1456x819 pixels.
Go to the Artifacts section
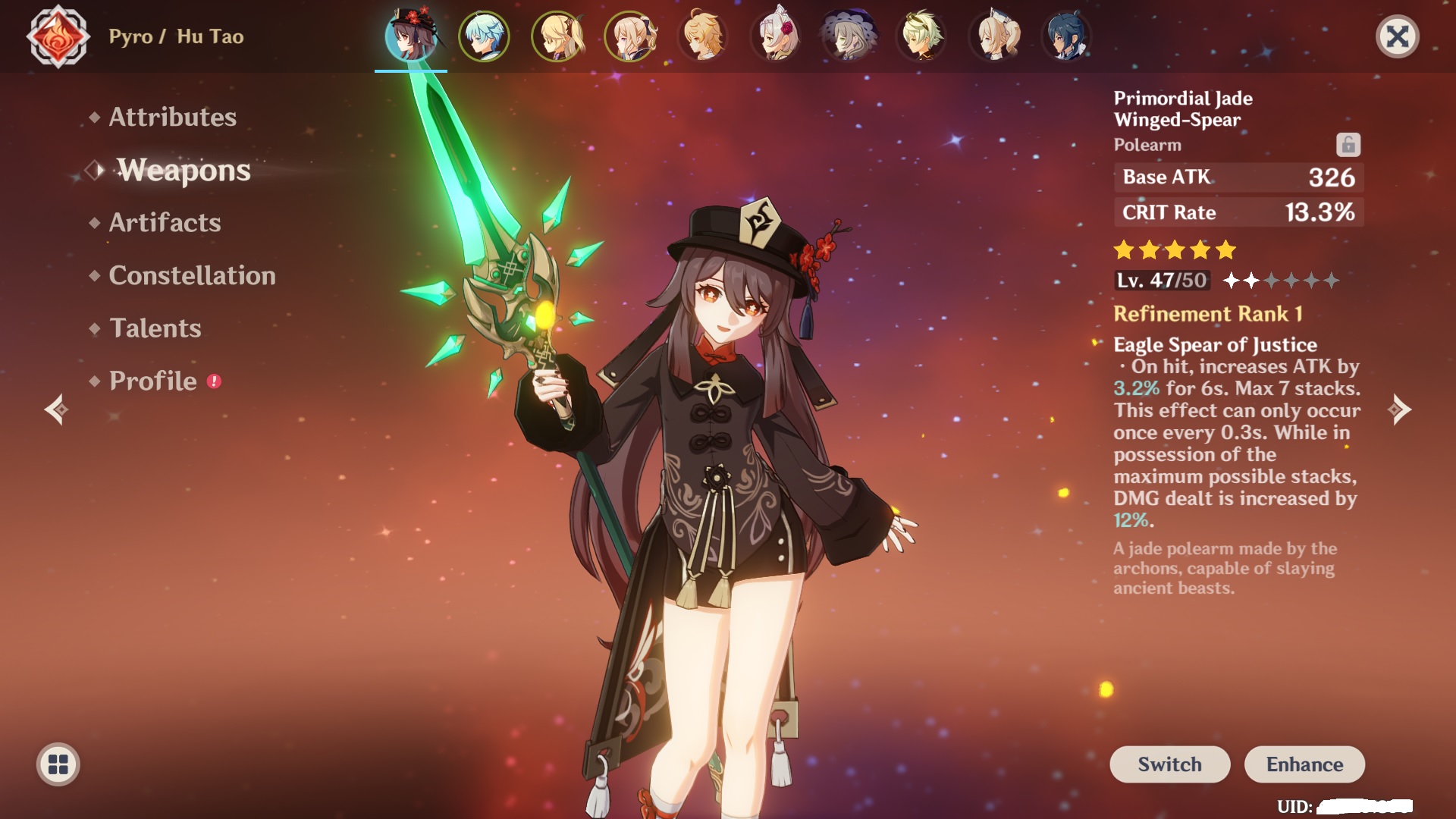click(x=165, y=222)
